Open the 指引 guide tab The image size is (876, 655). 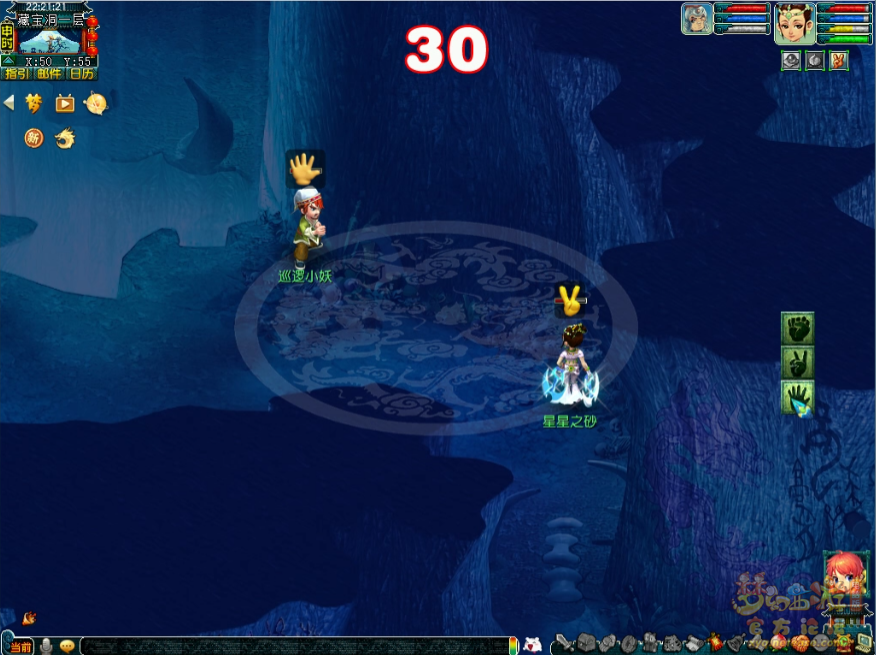(17, 73)
